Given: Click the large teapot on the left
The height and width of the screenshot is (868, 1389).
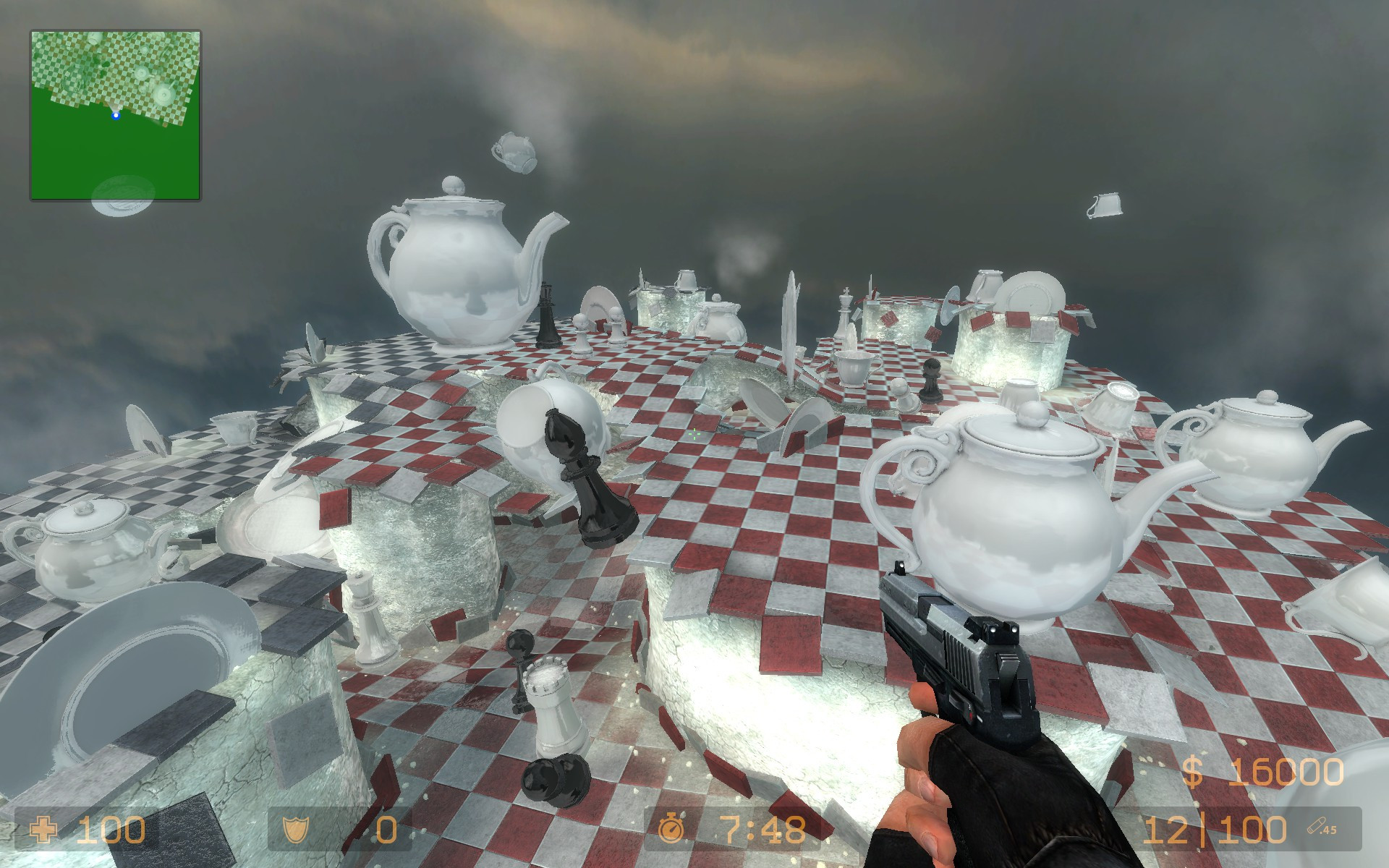Looking at the screenshot, I should [456, 268].
